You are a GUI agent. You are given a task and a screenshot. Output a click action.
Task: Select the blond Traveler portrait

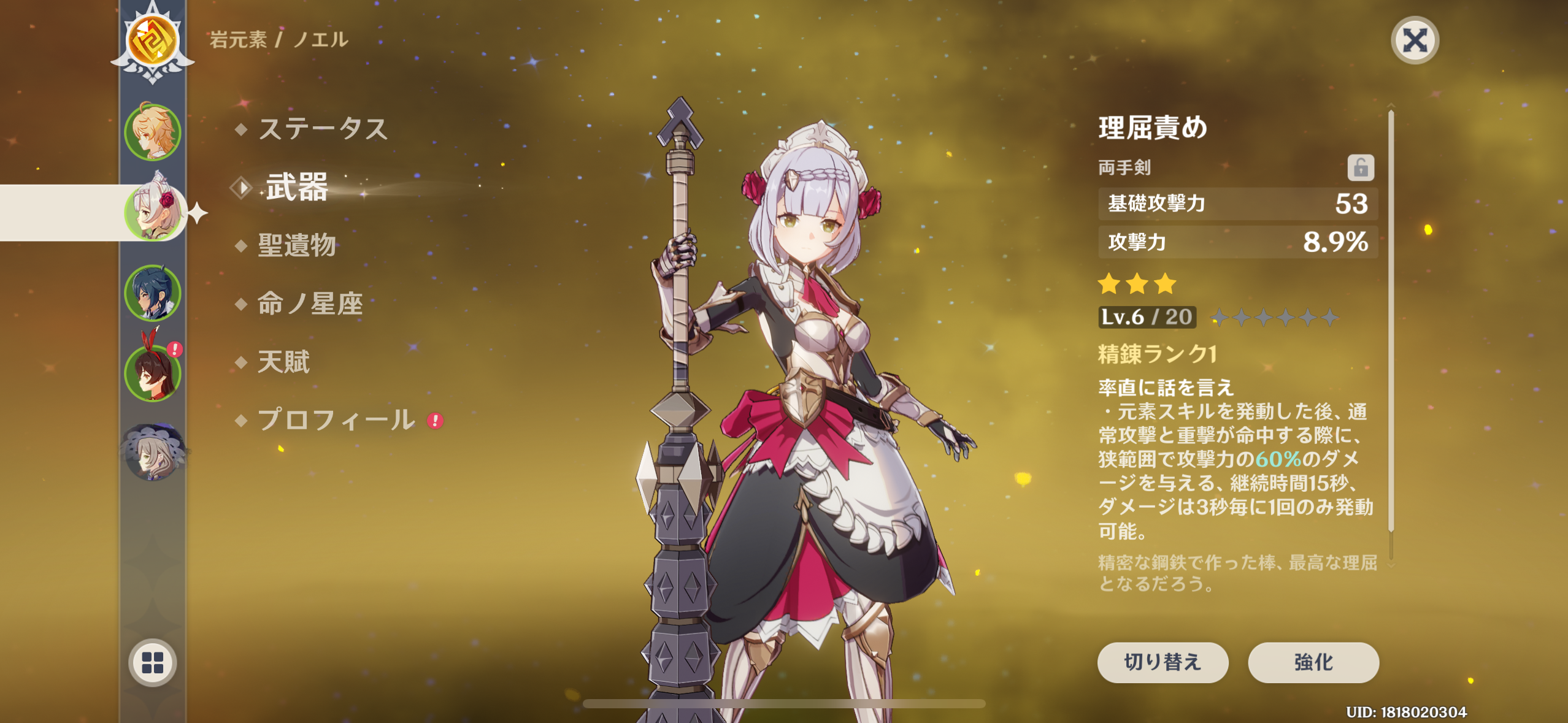(153, 132)
